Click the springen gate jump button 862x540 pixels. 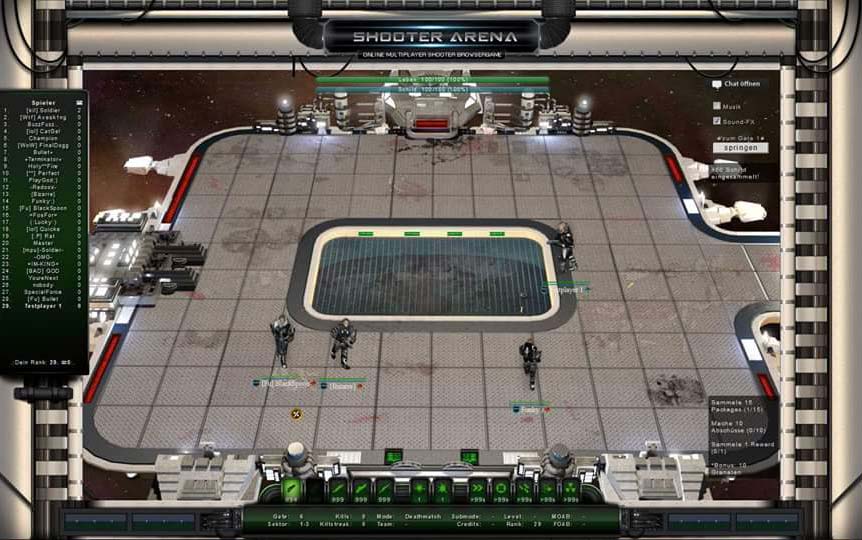click(740, 148)
